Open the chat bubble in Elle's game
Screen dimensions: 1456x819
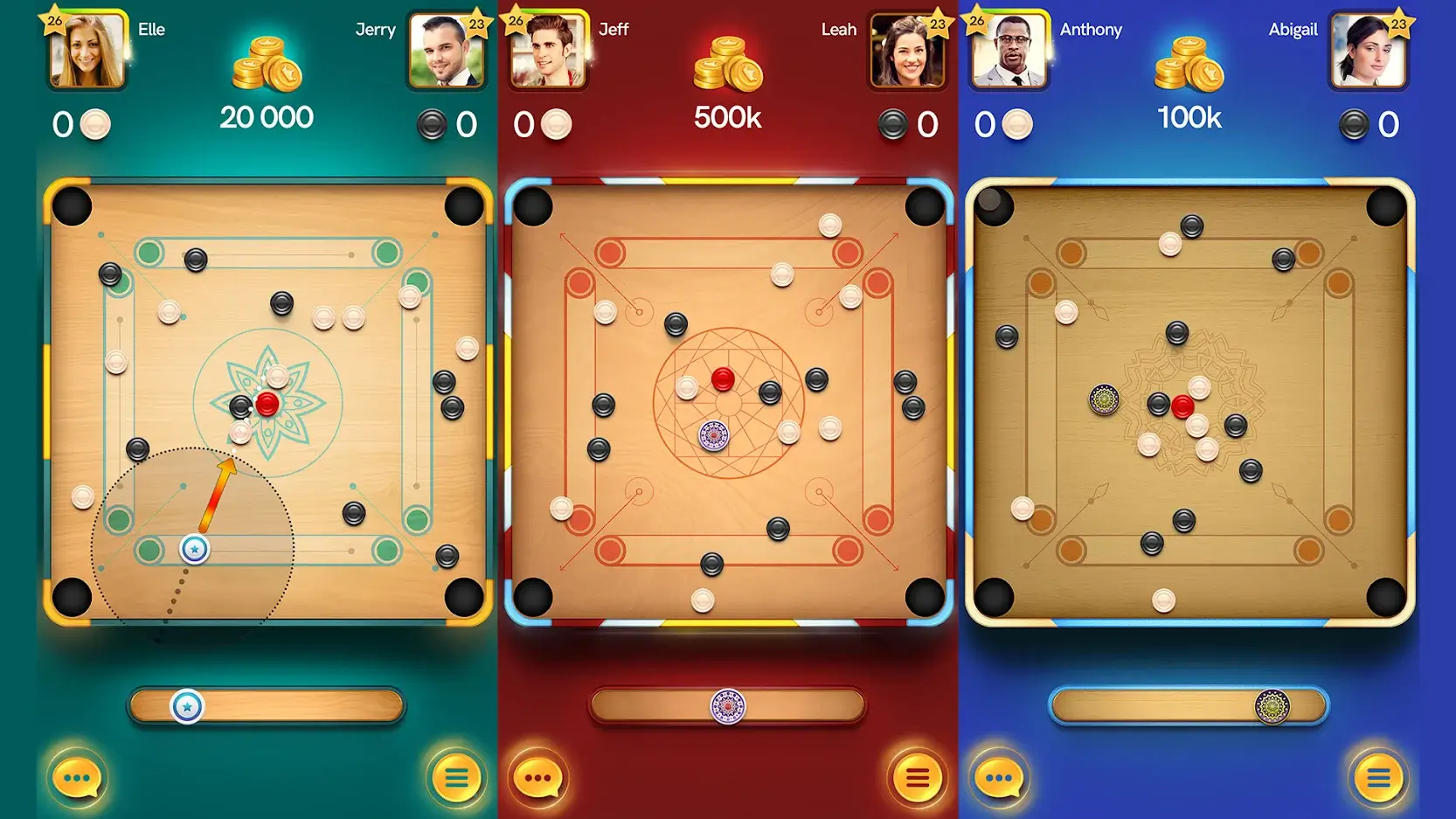pos(78,777)
